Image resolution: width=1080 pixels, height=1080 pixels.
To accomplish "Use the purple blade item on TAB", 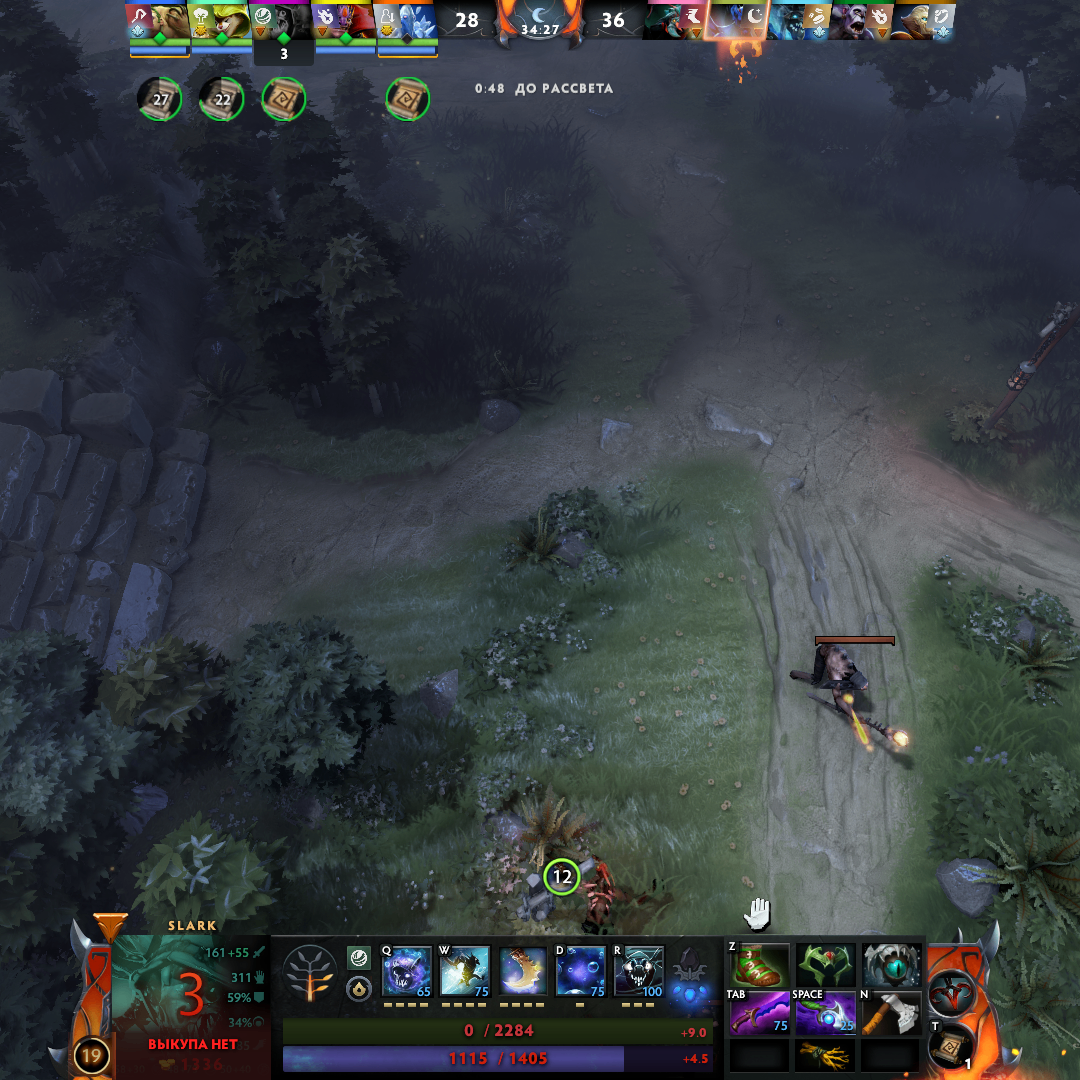I will coord(759,1014).
